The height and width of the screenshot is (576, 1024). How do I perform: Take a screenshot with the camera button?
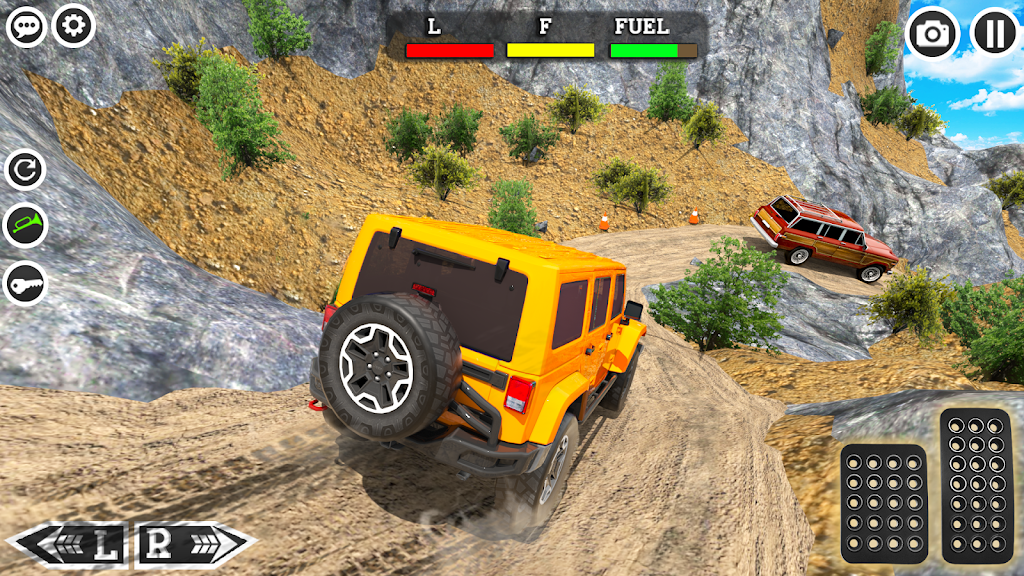coord(932,34)
